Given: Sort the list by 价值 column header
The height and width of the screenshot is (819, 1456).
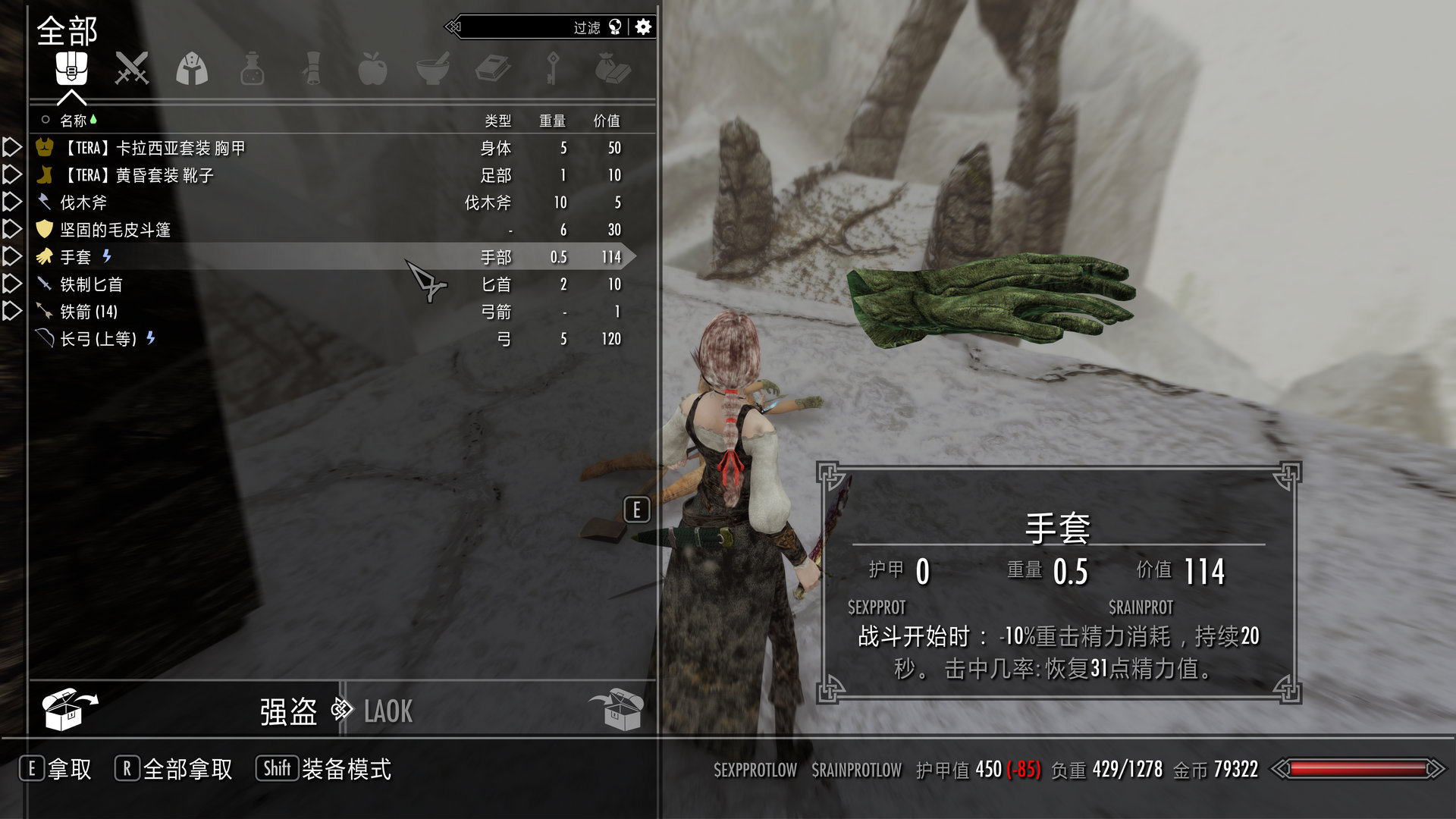Looking at the screenshot, I should tap(607, 121).
